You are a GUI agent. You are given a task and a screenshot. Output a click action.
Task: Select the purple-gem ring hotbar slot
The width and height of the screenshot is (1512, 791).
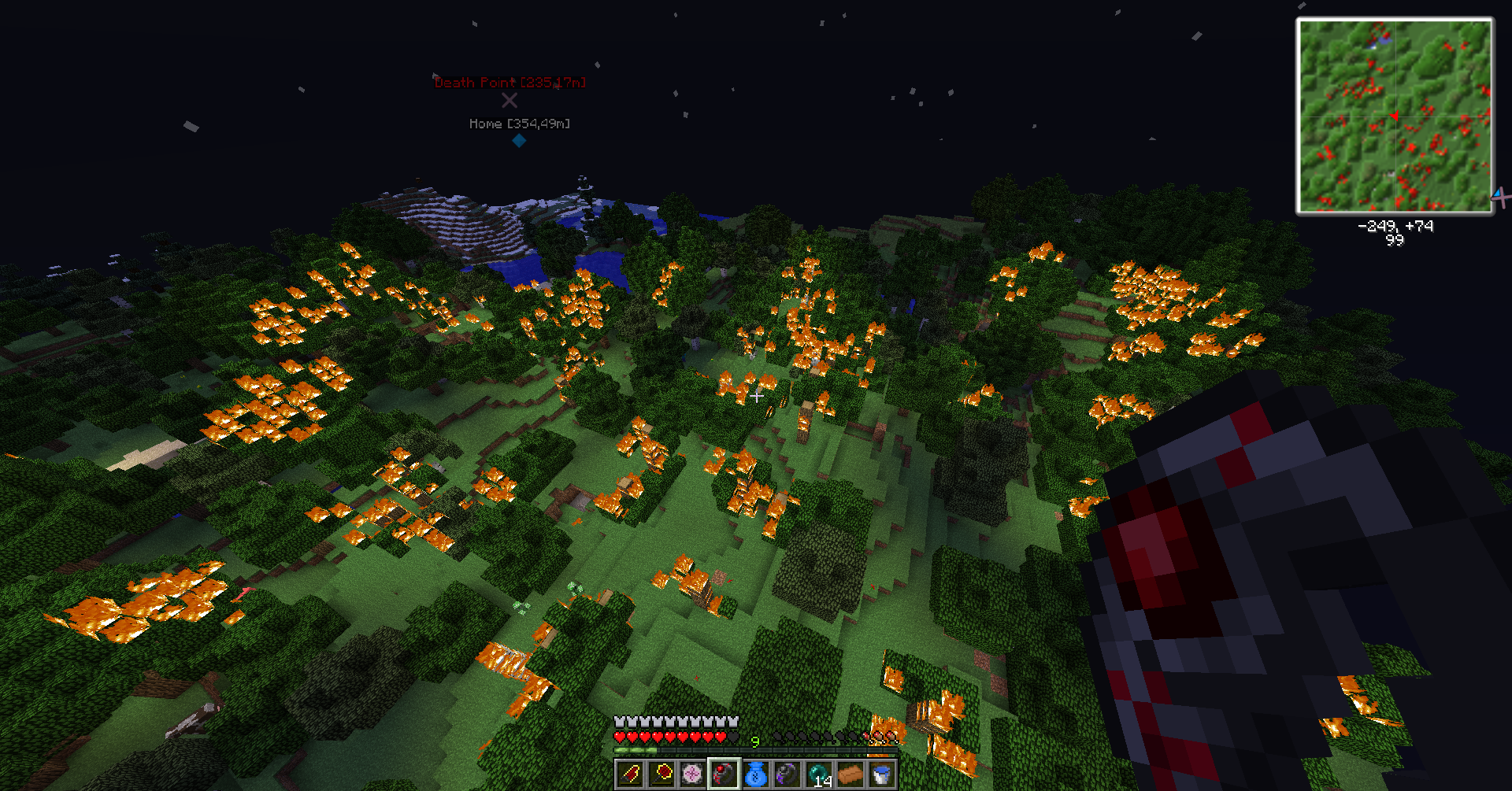(787, 774)
